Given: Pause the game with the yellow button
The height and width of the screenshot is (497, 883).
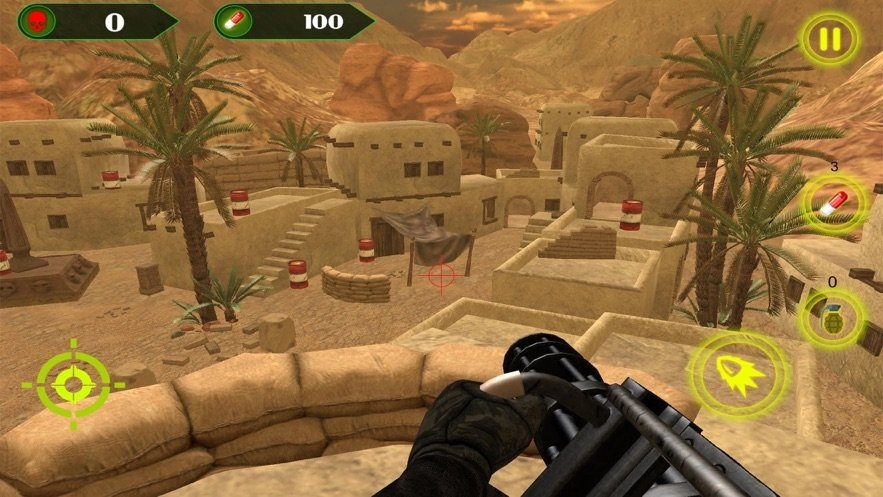Looking at the screenshot, I should point(830,40).
